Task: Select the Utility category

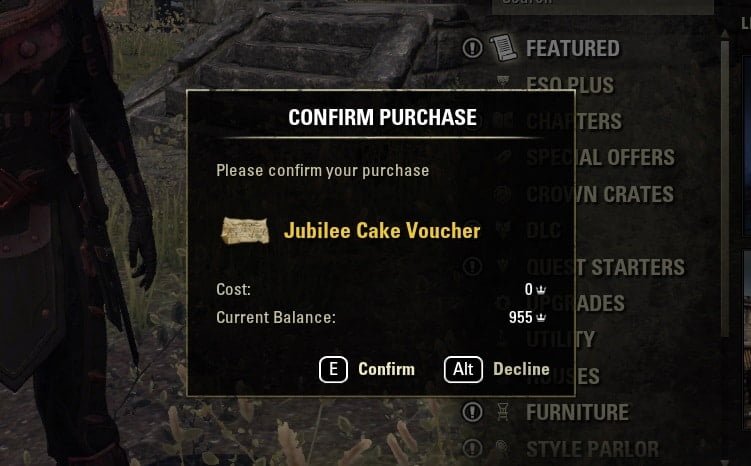Action: tap(560, 339)
